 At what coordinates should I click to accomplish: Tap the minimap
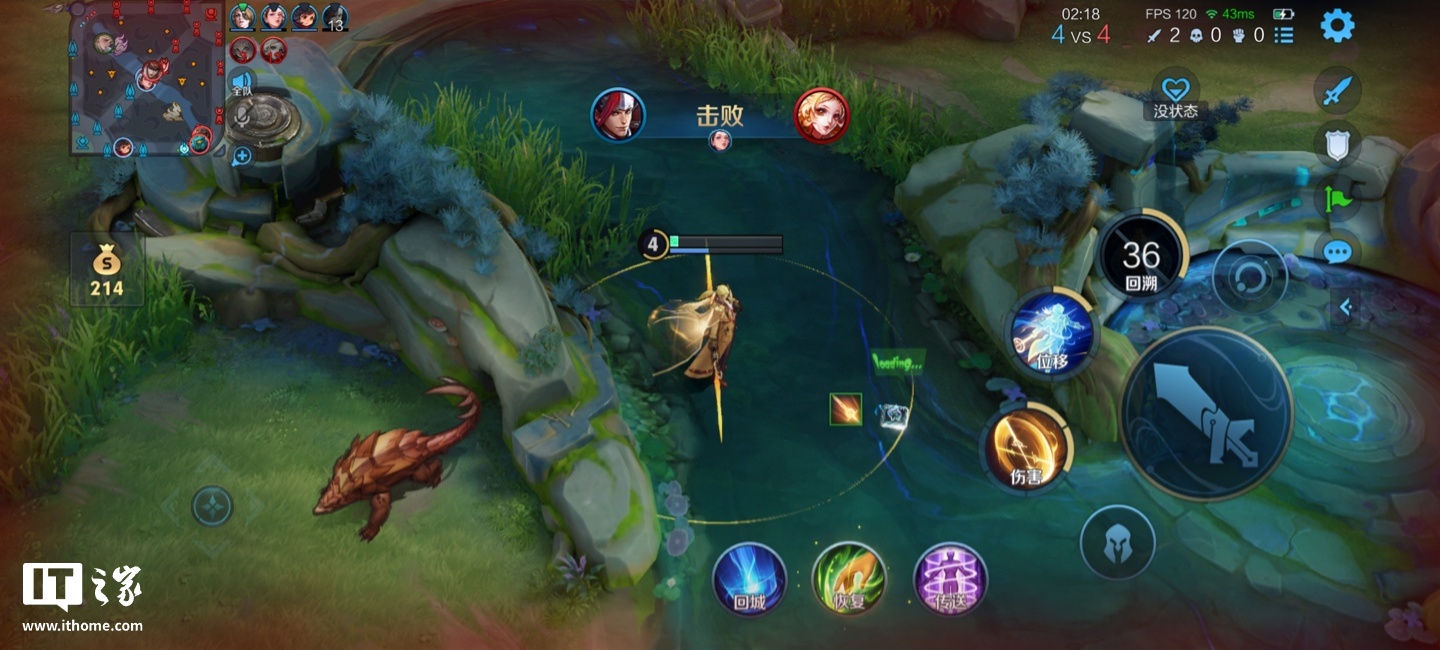145,80
